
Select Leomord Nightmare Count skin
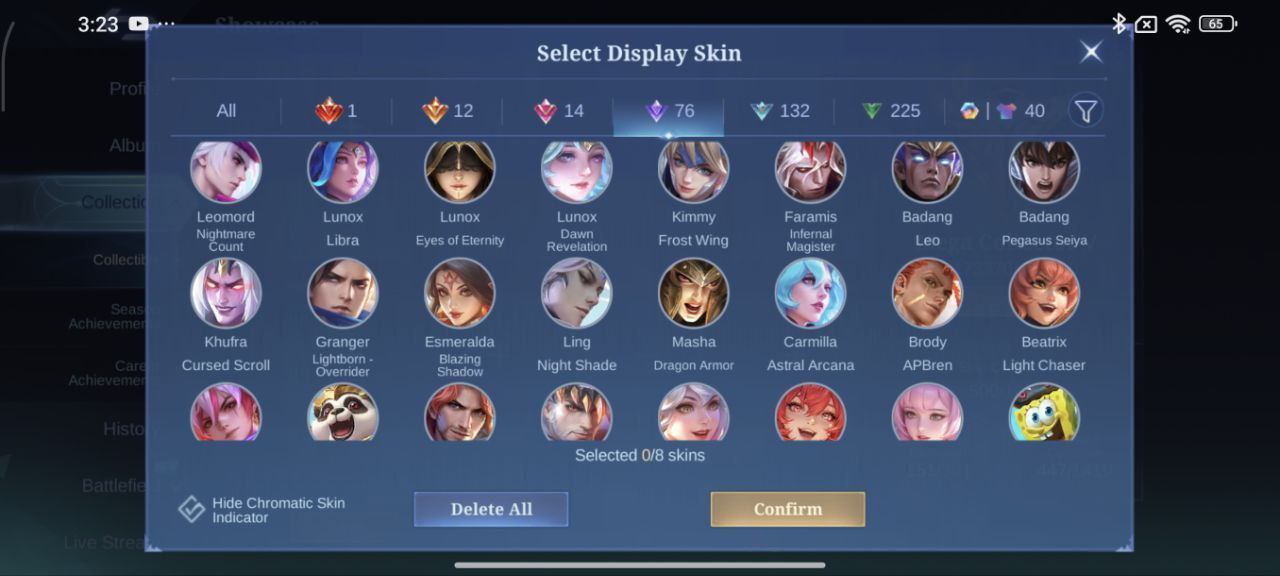coord(226,170)
